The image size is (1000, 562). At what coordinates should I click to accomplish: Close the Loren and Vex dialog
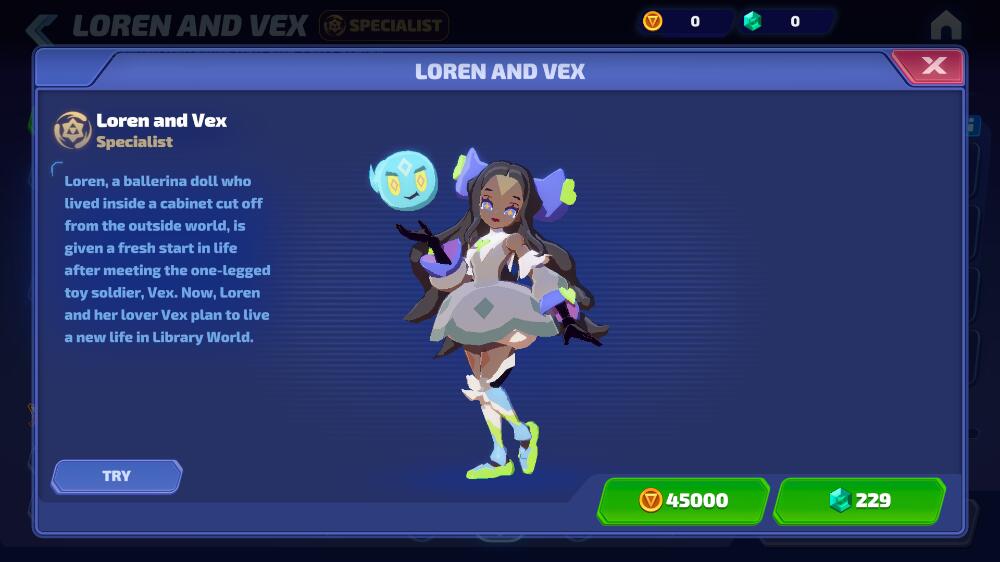(x=932, y=67)
